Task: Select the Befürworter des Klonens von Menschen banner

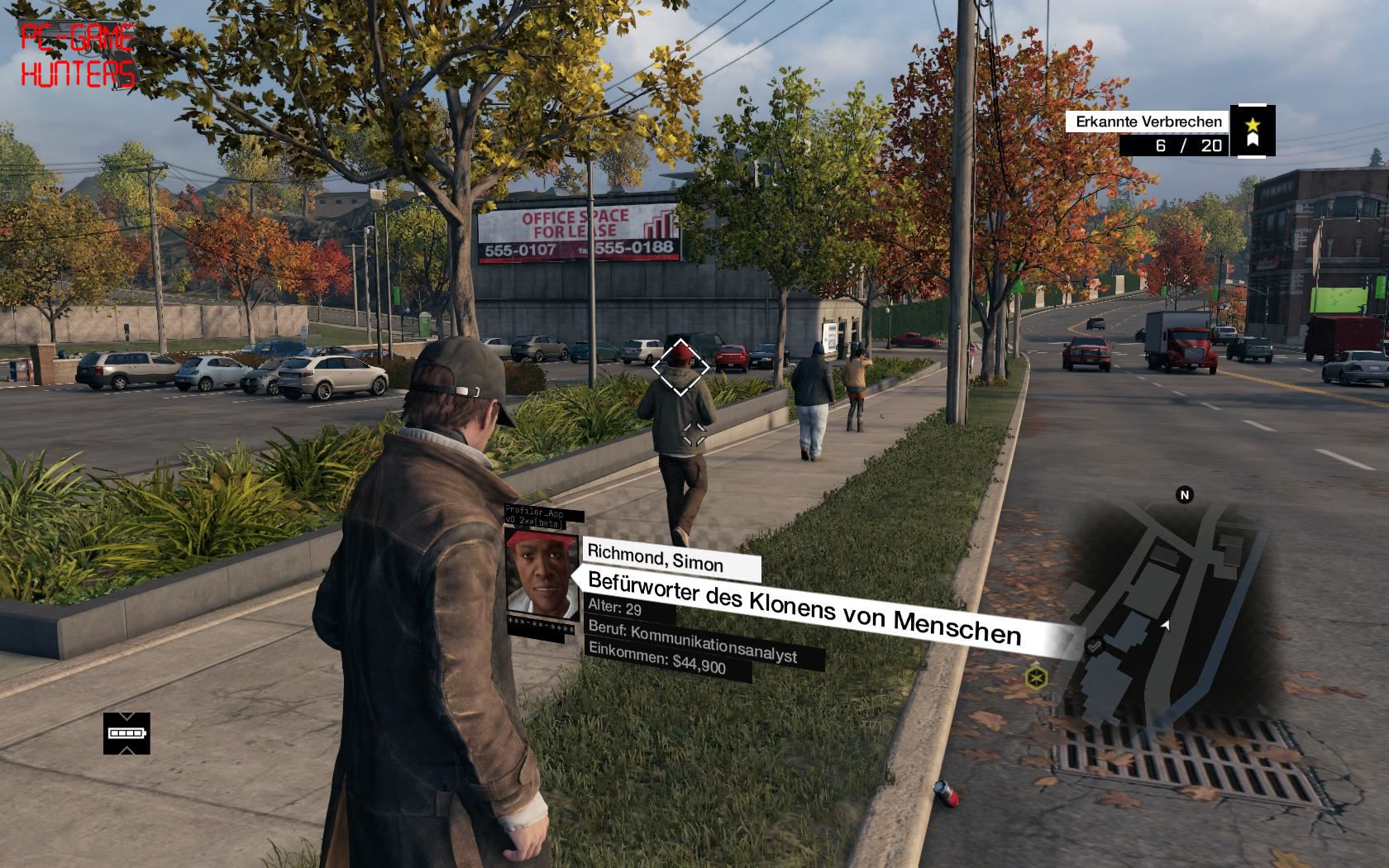Action: 804,609
